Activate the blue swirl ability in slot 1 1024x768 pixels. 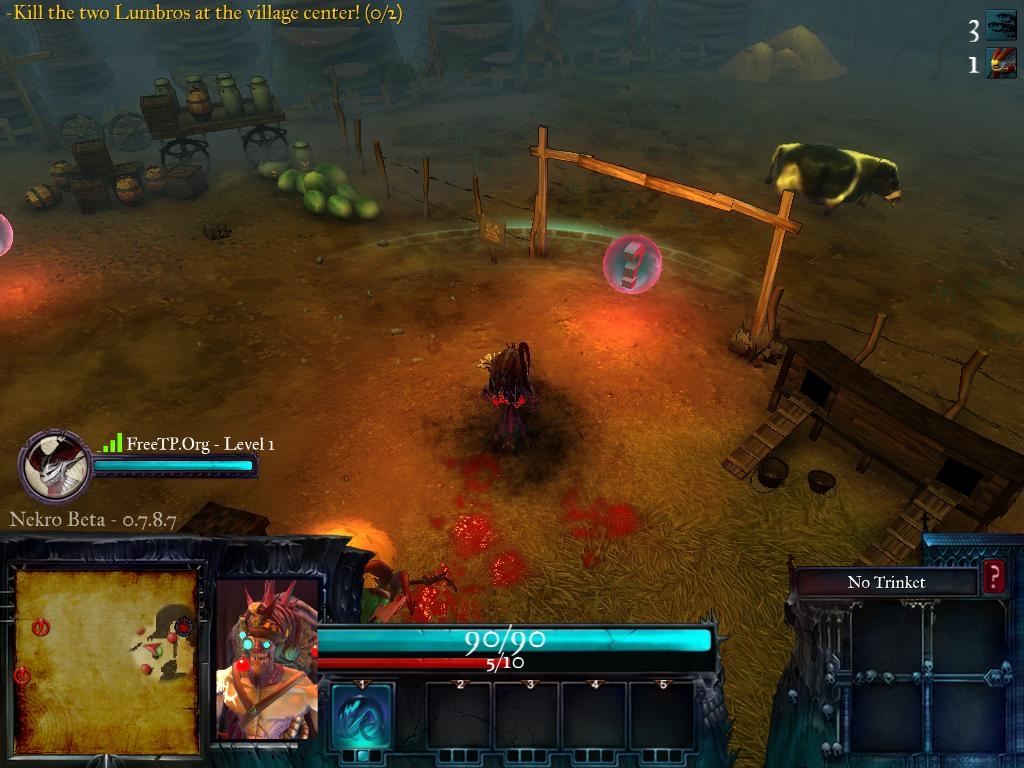coord(361,716)
